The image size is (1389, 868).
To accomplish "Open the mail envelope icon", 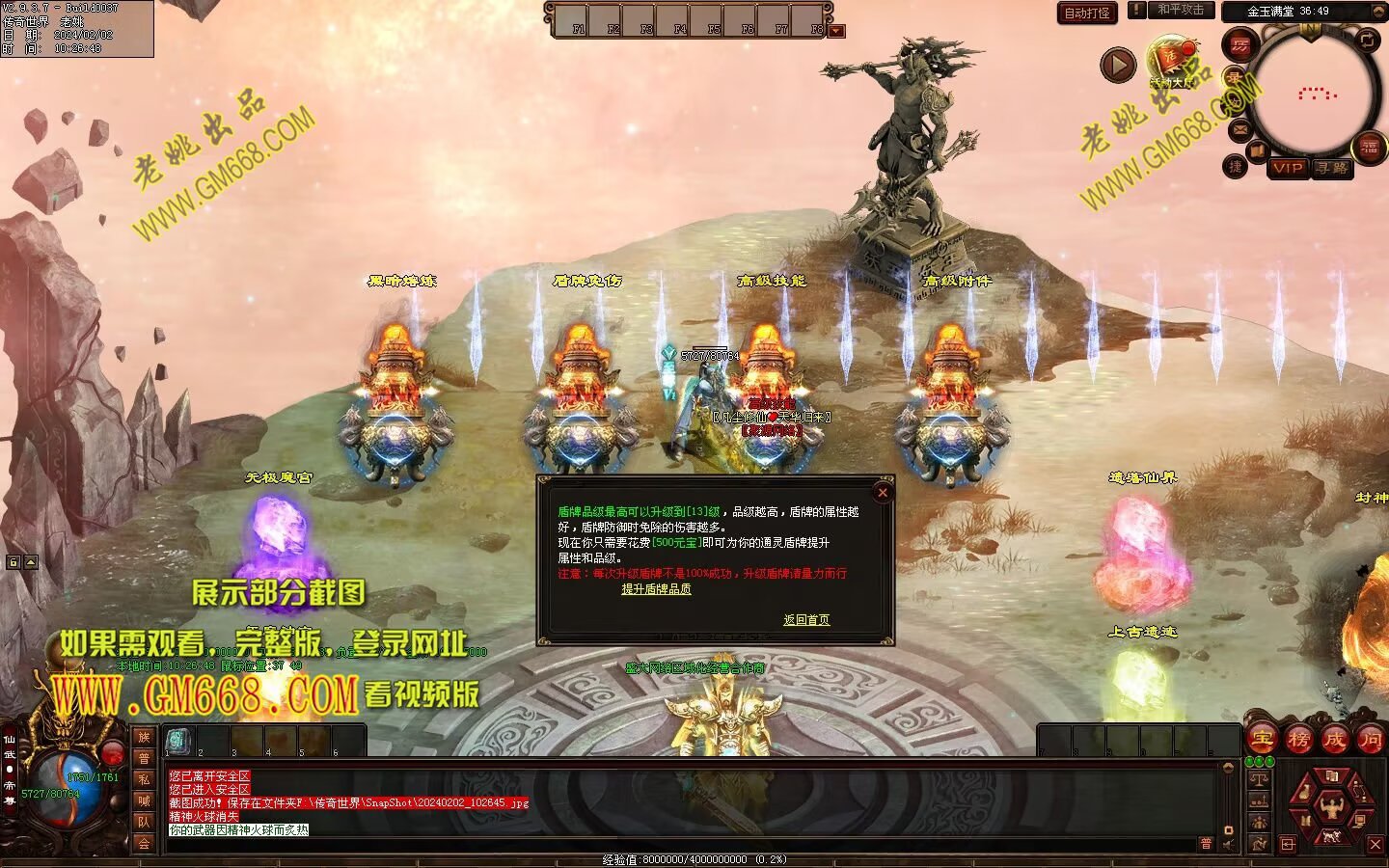I will click(x=1239, y=128).
